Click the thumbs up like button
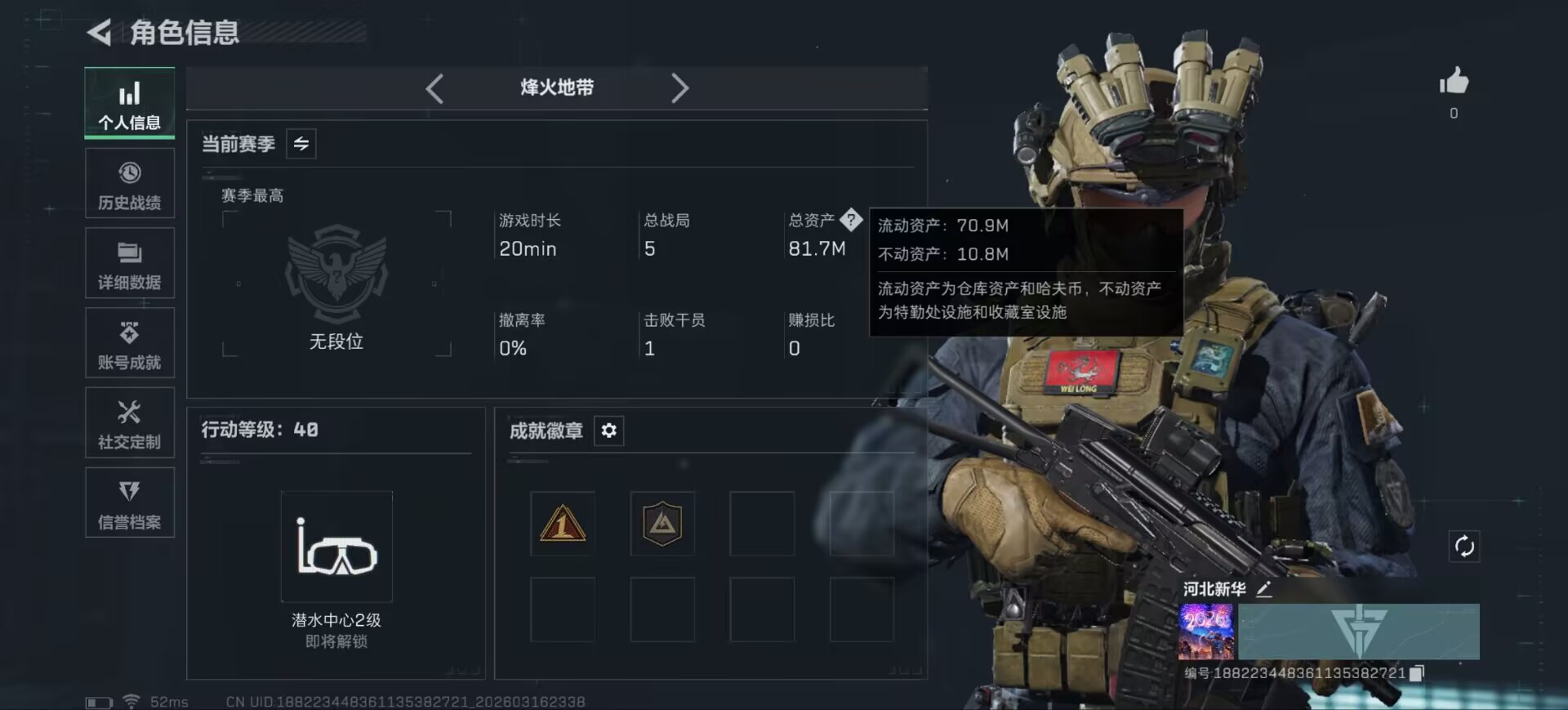 click(1454, 82)
